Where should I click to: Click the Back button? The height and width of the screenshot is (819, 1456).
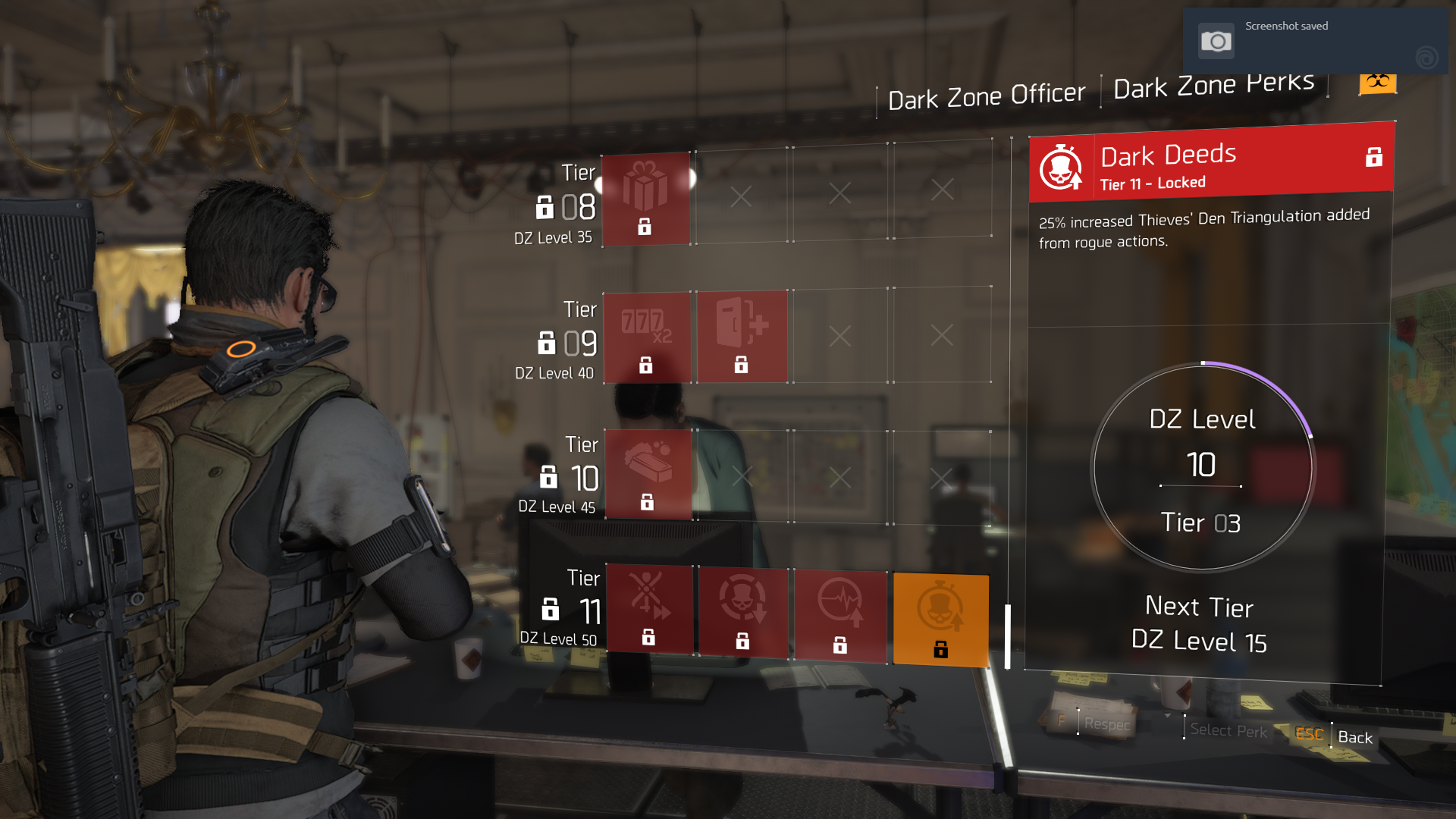1356,737
